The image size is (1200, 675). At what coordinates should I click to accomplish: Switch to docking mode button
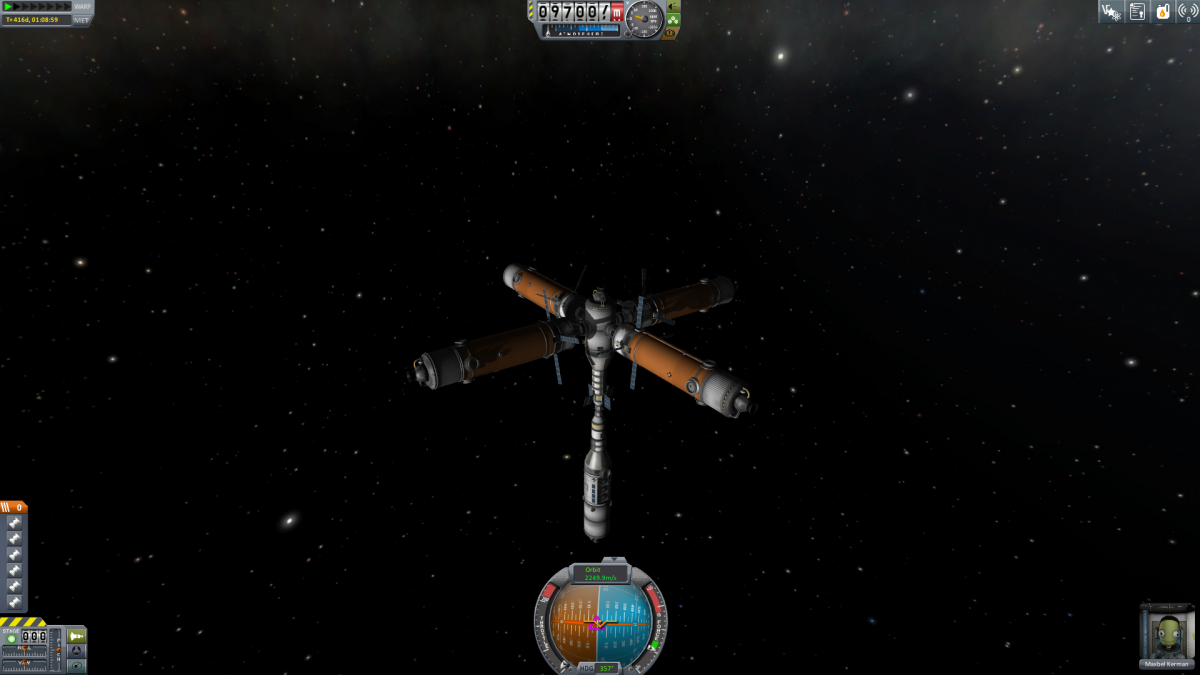pos(76,651)
